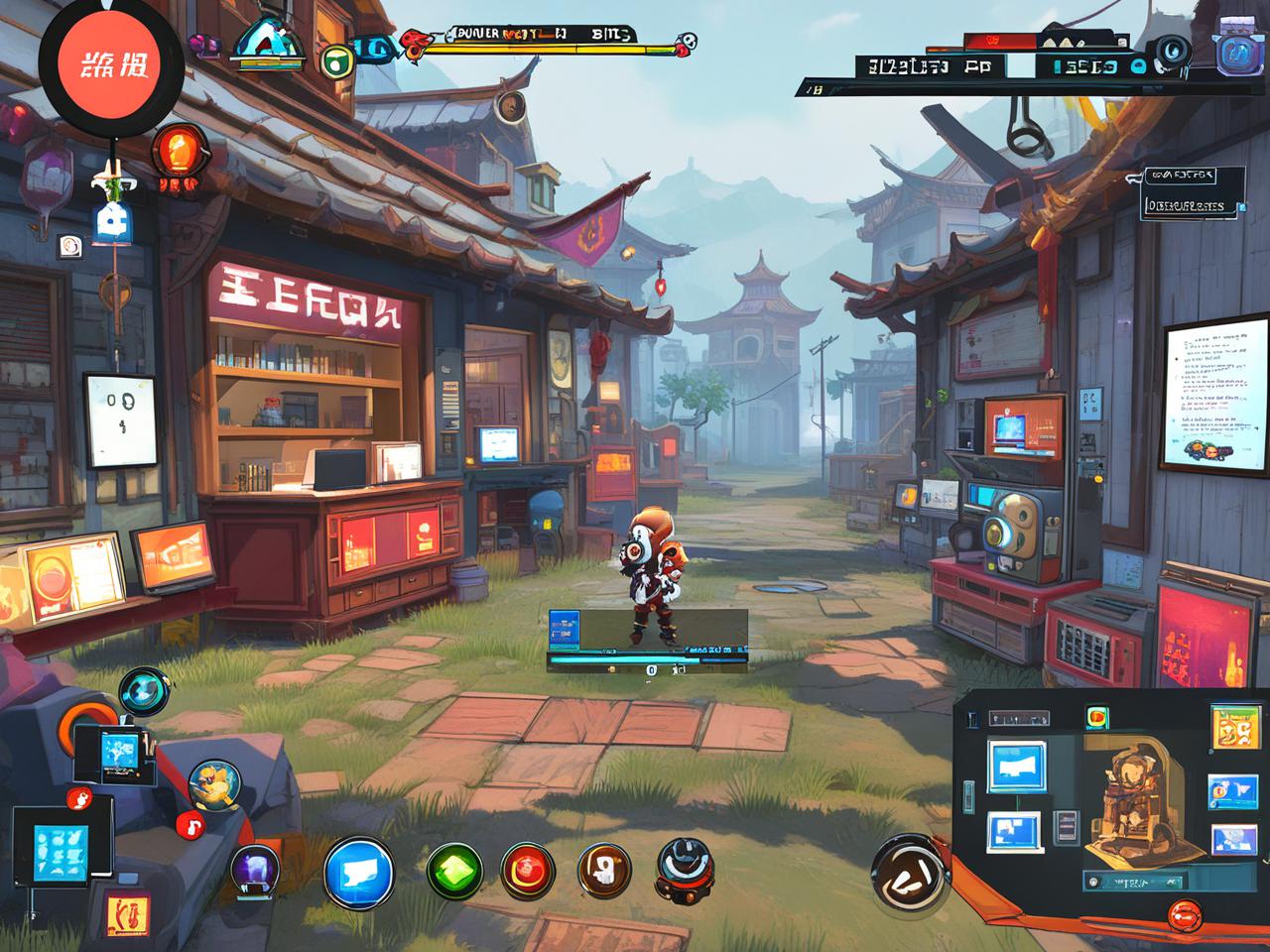
Task: Choose the orange and green thumbnail
Action: click(x=1233, y=729)
